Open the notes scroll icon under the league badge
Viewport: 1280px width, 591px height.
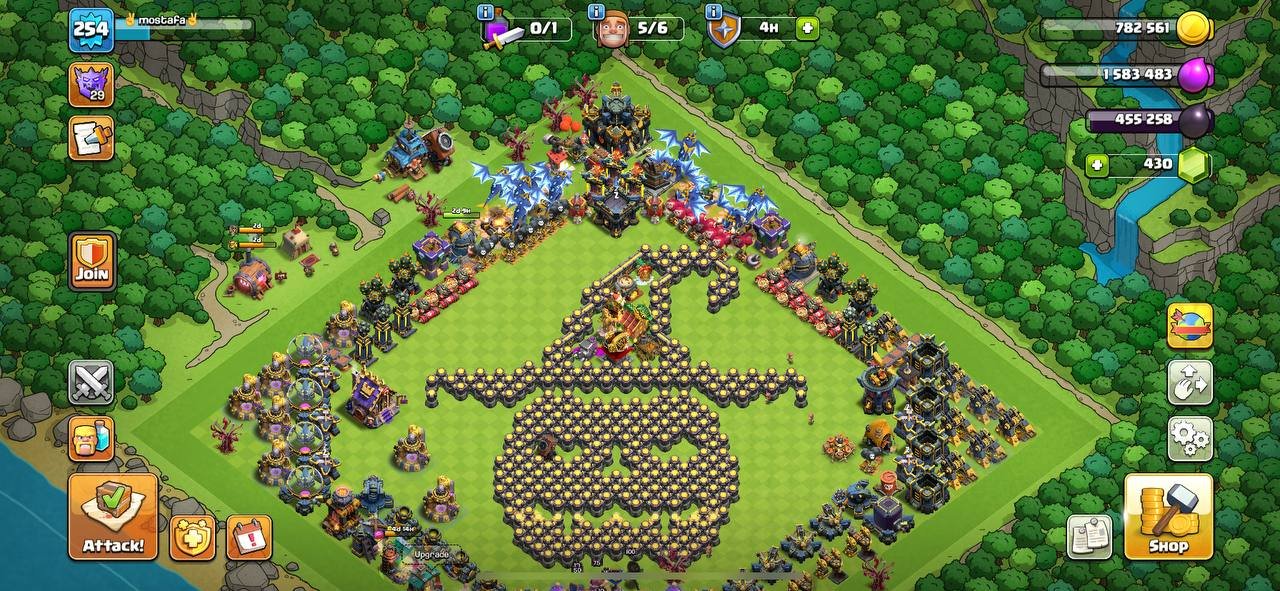coord(91,138)
